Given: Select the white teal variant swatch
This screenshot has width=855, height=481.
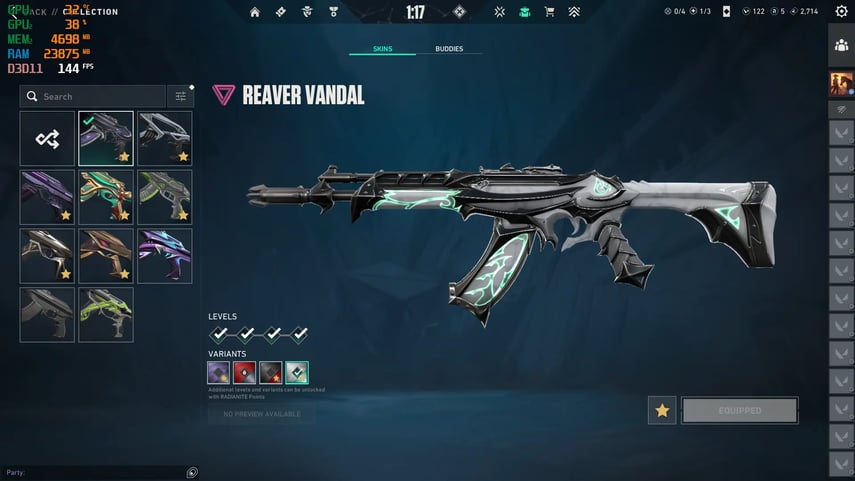Looking at the screenshot, I should (297, 373).
